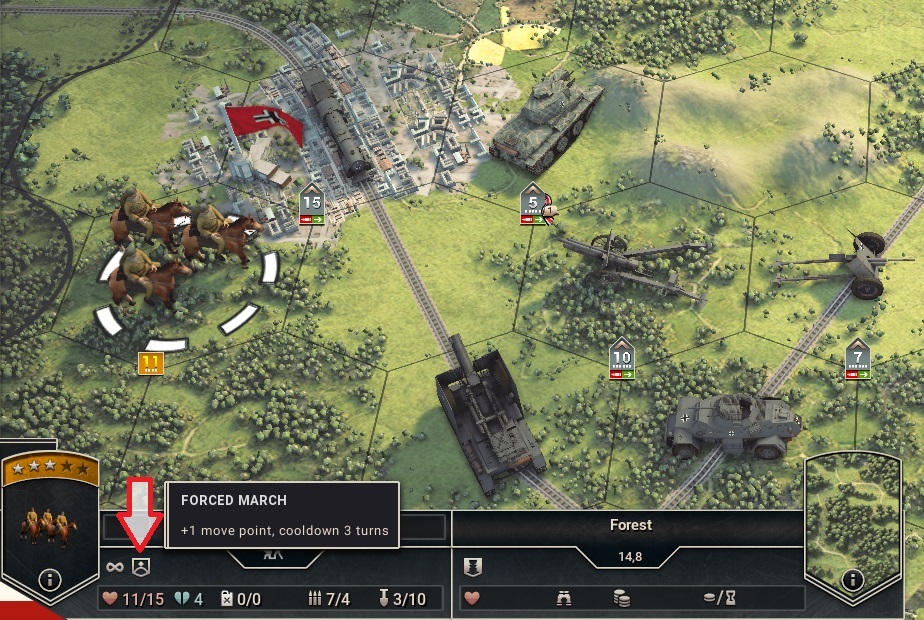924x620 pixels.
Task: Activate the Forced March ability icon
Action: coord(141,566)
